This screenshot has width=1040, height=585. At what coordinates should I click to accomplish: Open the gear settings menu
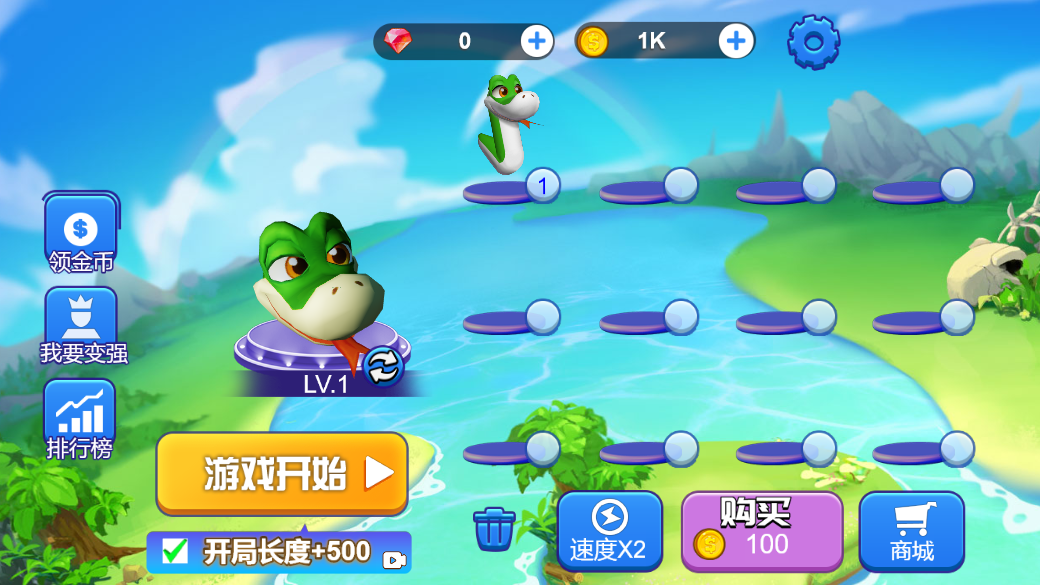[813, 42]
